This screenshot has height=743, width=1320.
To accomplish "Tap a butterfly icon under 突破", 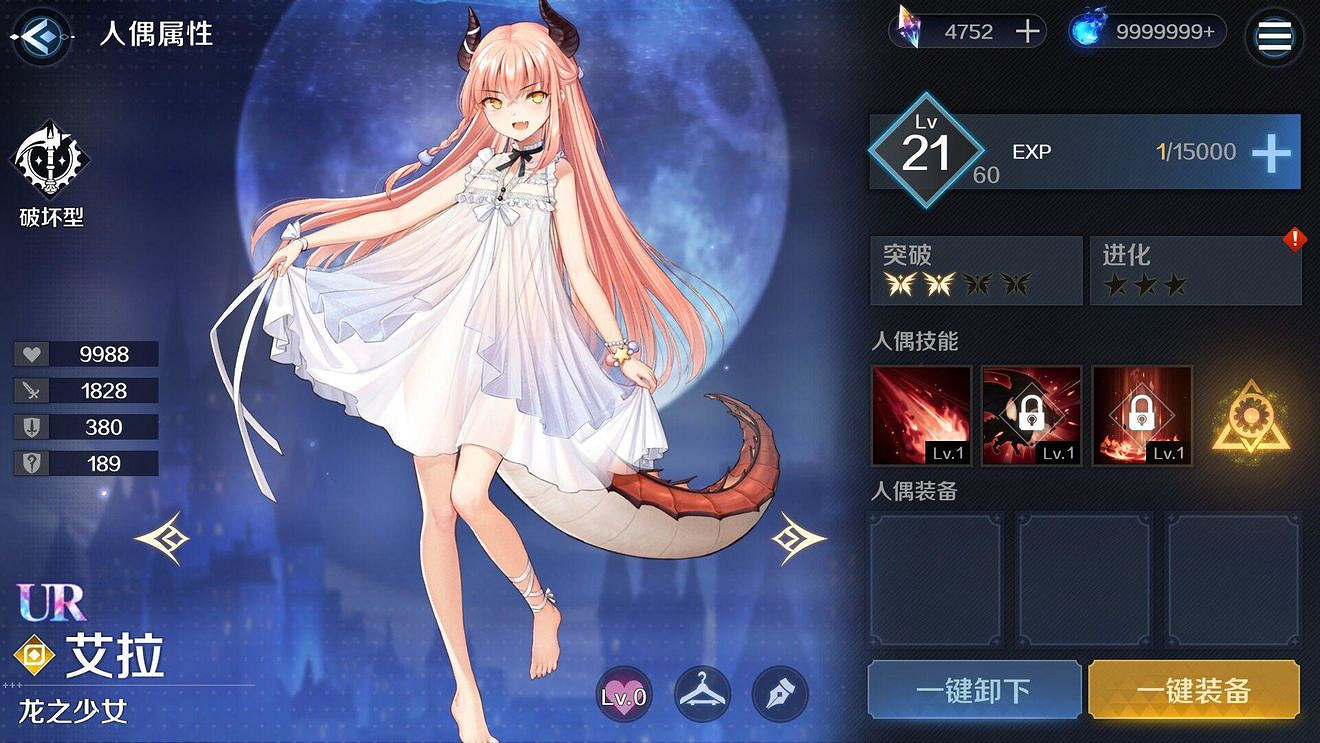I will tap(901, 285).
